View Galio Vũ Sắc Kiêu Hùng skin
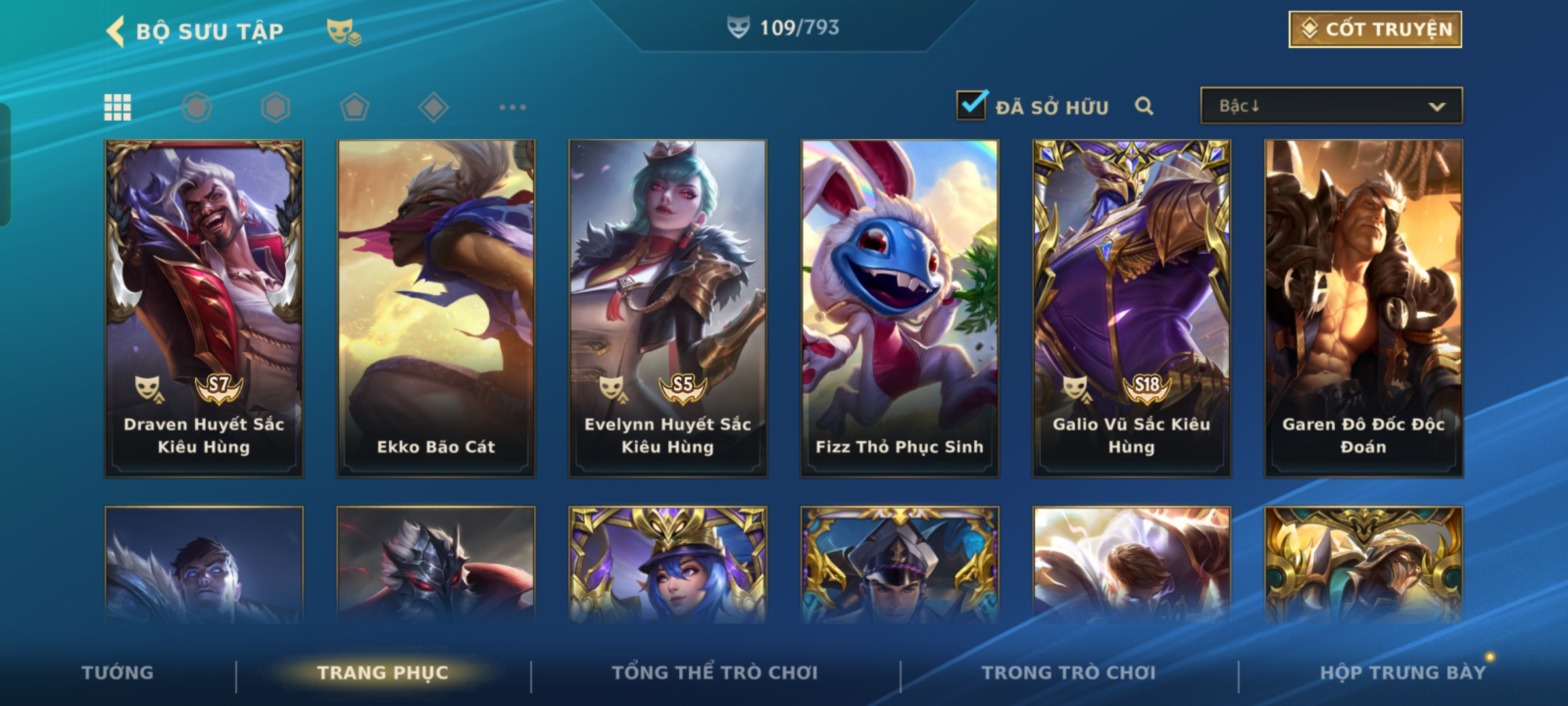This screenshot has width=1568, height=706. (1132, 307)
